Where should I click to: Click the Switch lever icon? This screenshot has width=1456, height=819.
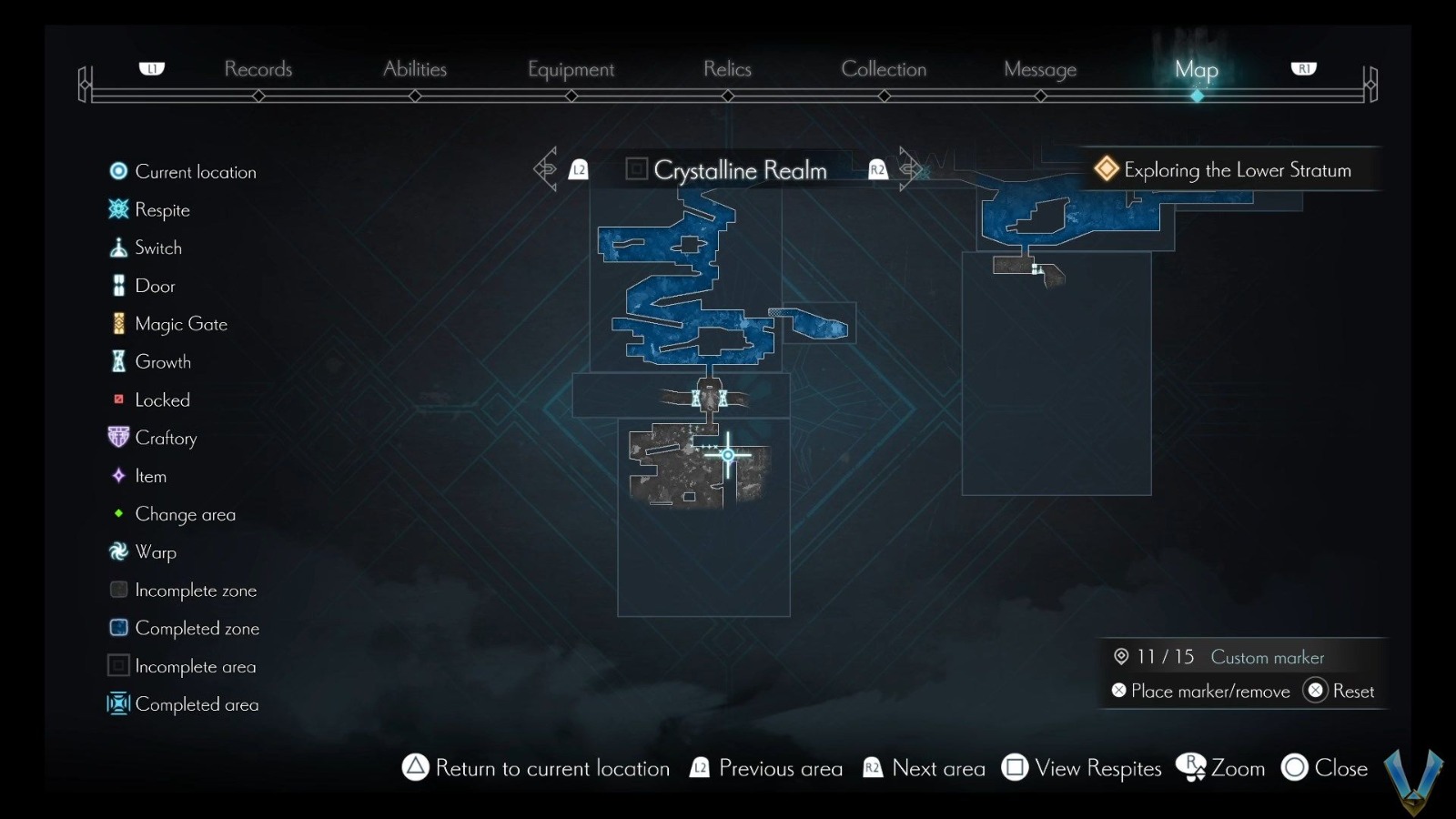click(x=118, y=247)
